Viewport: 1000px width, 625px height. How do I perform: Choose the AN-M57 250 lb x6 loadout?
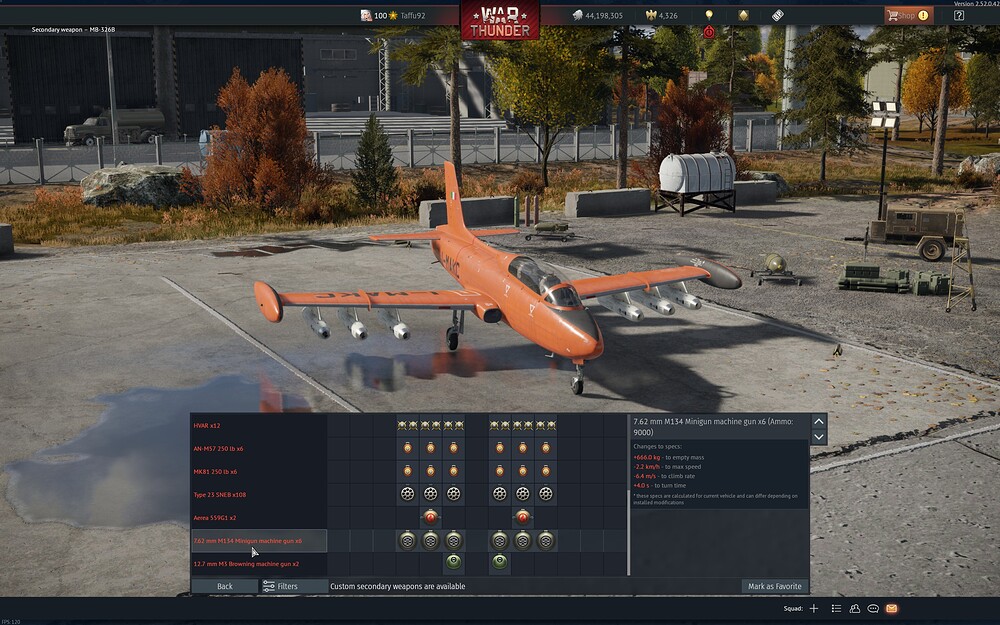(x=218, y=449)
